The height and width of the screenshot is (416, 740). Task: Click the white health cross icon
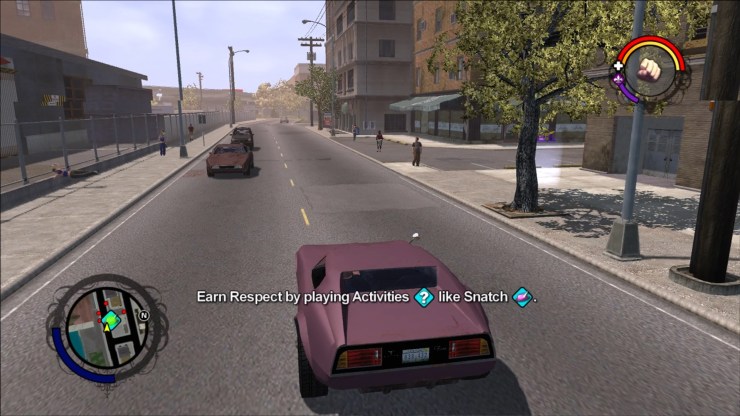click(619, 64)
